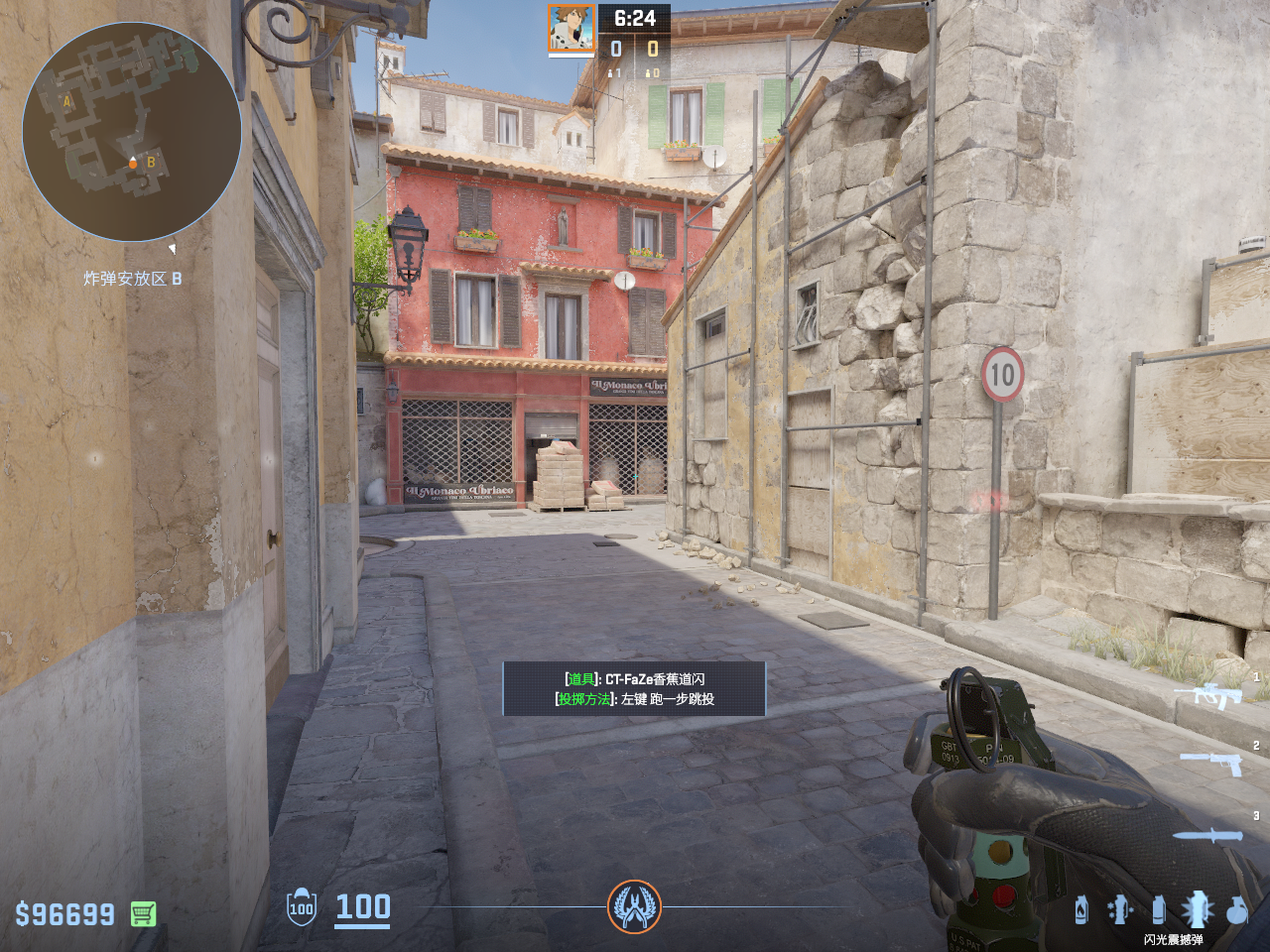Click the CT team emblem badge

pos(634,906)
